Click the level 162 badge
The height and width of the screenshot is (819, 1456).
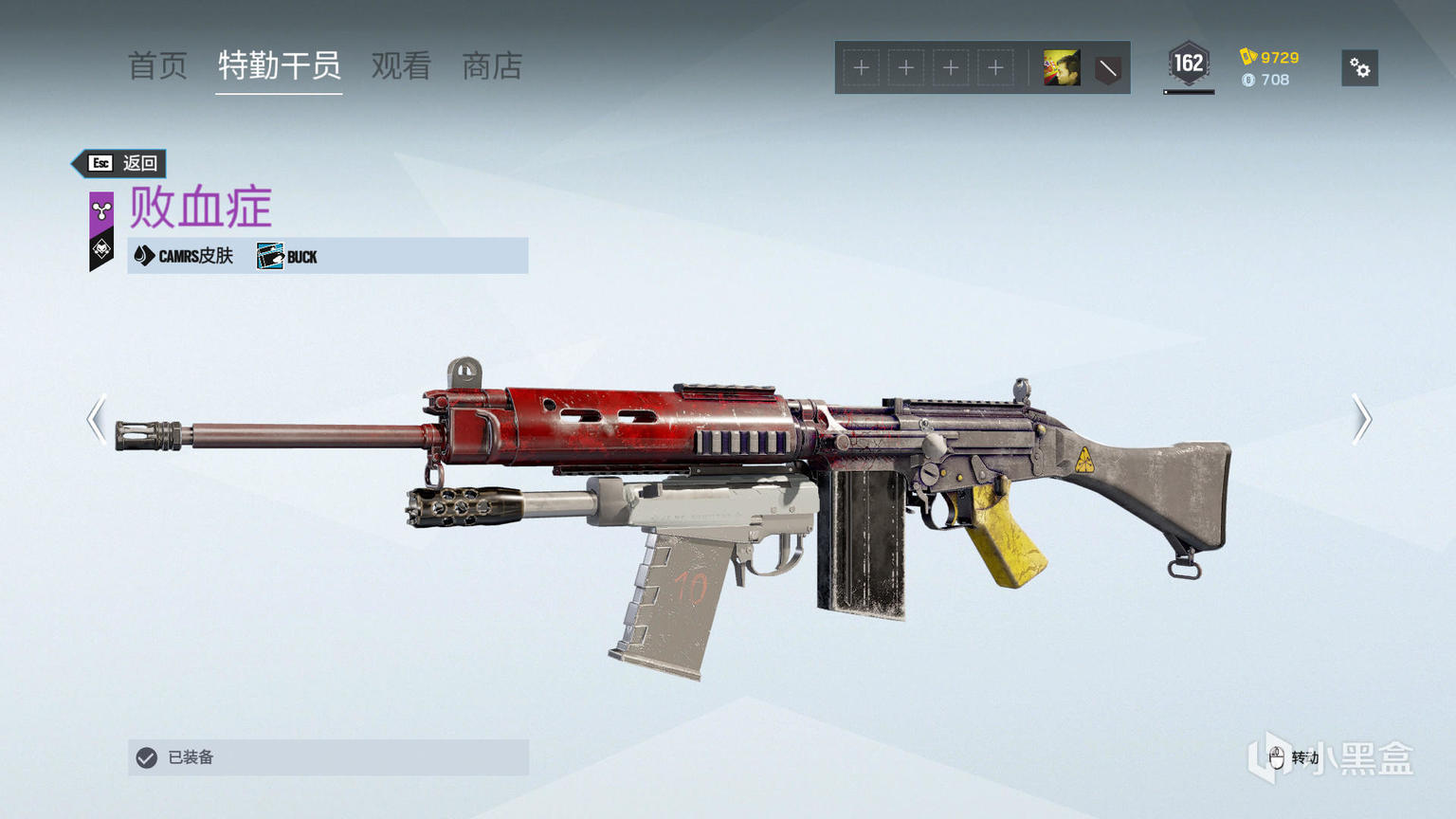(1188, 64)
